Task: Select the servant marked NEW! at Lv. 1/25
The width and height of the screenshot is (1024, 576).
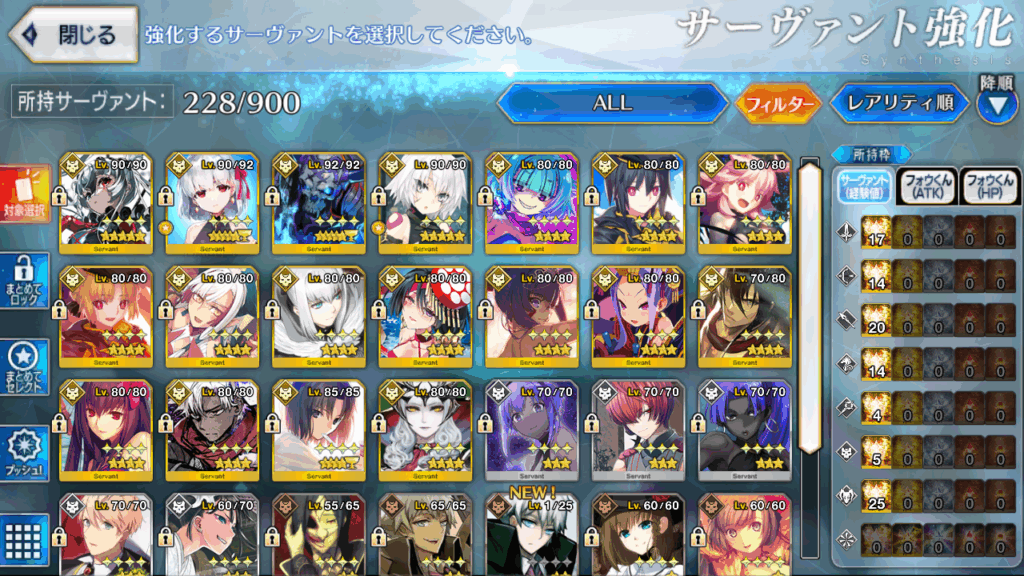Action: click(x=531, y=535)
